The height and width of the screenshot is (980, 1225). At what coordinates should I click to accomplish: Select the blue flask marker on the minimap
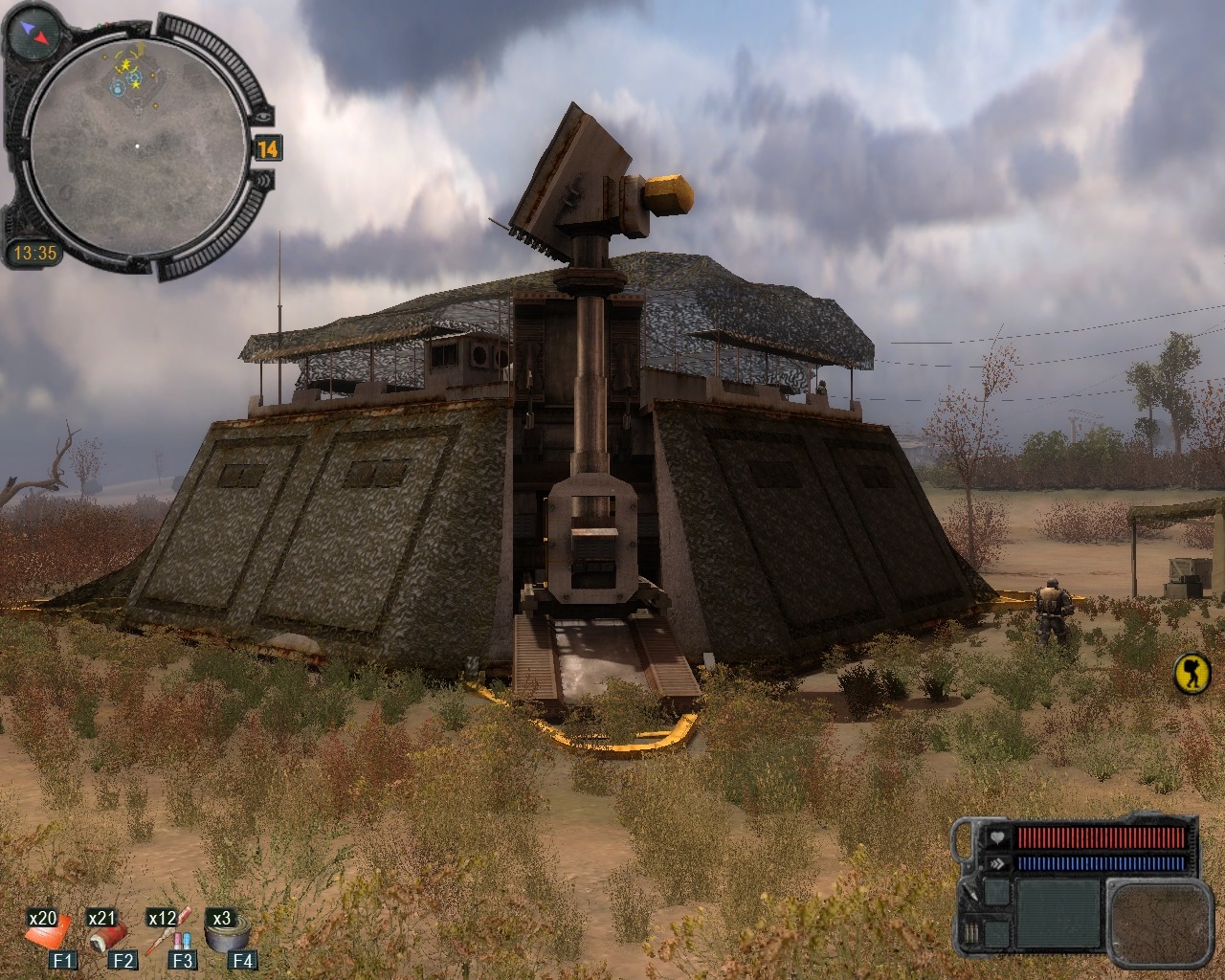click(117, 88)
